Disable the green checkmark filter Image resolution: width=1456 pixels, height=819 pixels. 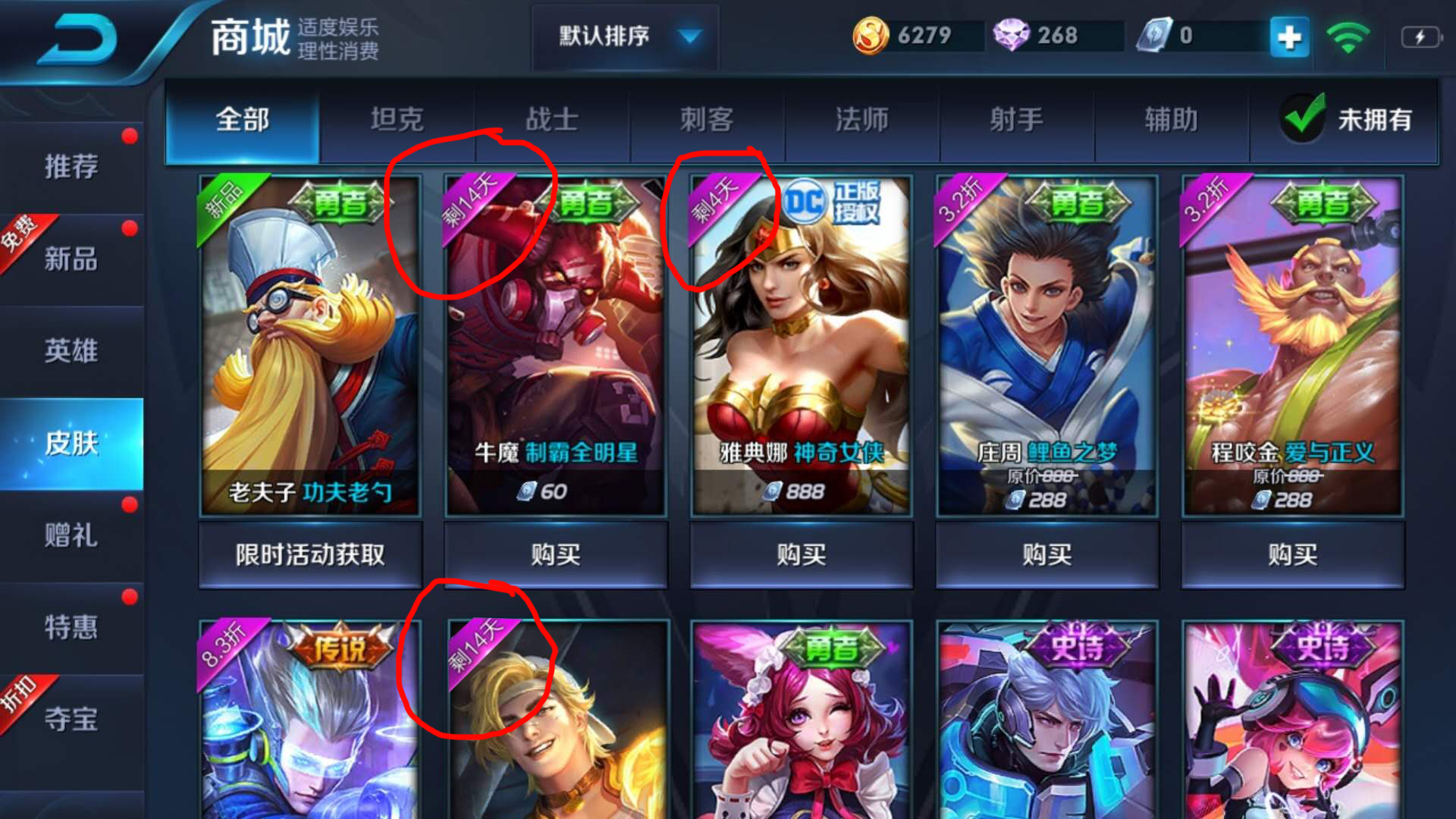pos(1302,118)
